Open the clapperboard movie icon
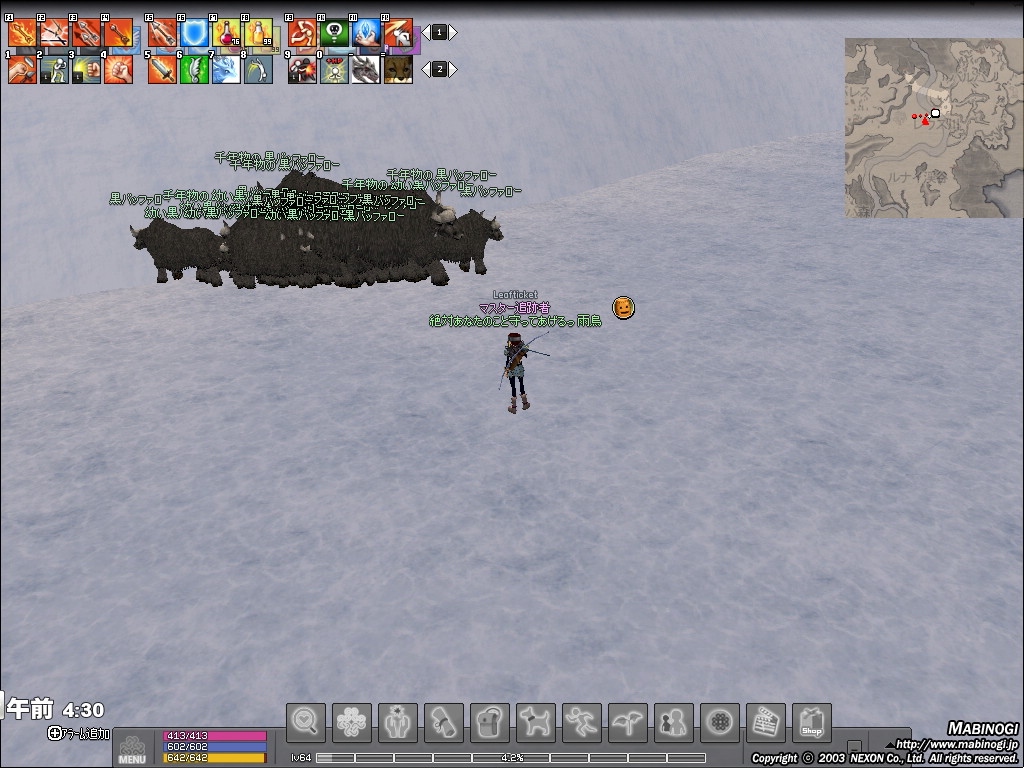The height and width of the screenshot is (768, 1024). (765, 722)
